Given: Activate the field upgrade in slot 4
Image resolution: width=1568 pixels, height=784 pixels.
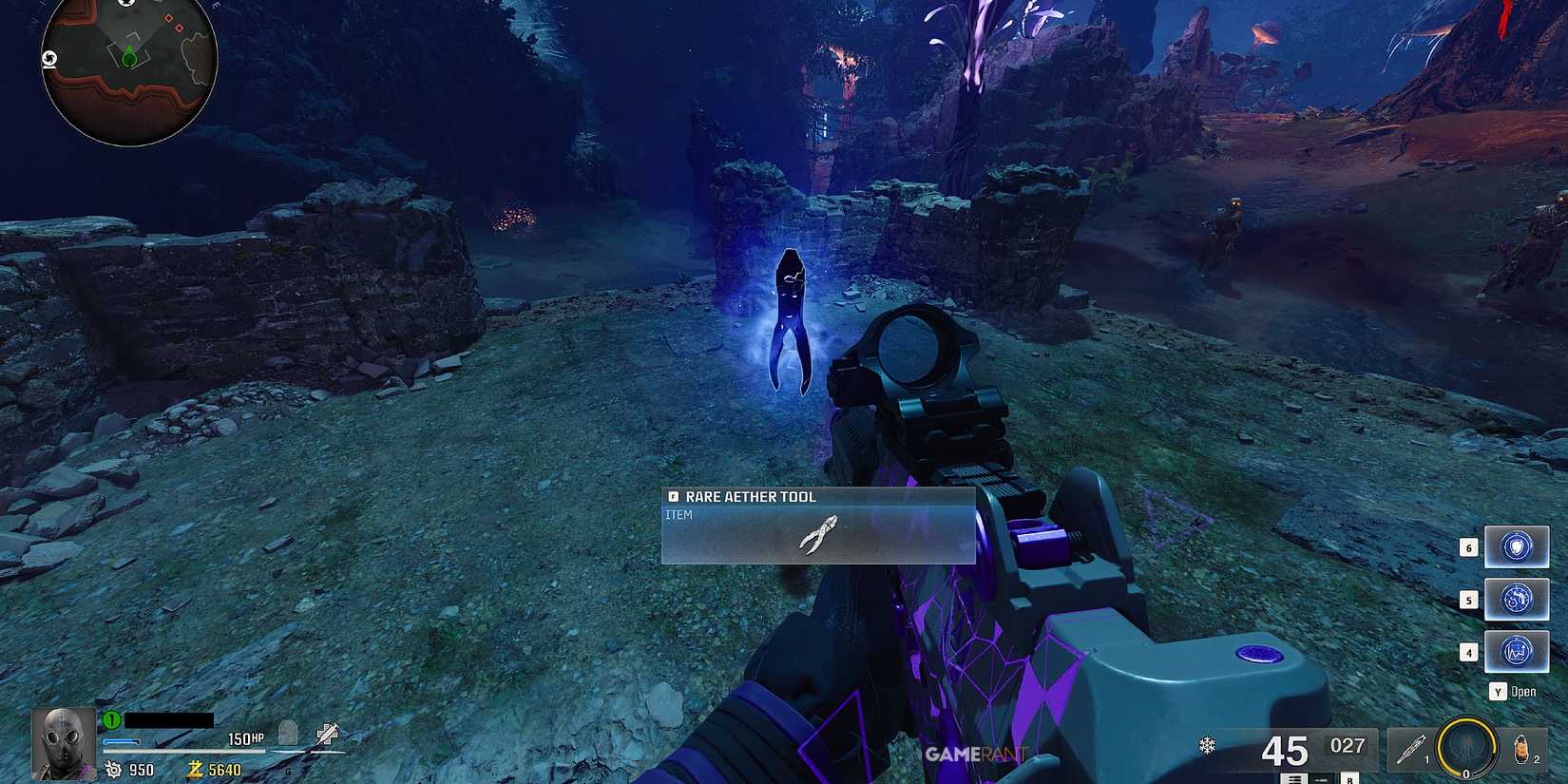Looking at the screenshot, I should click(x=1517, y=652).
